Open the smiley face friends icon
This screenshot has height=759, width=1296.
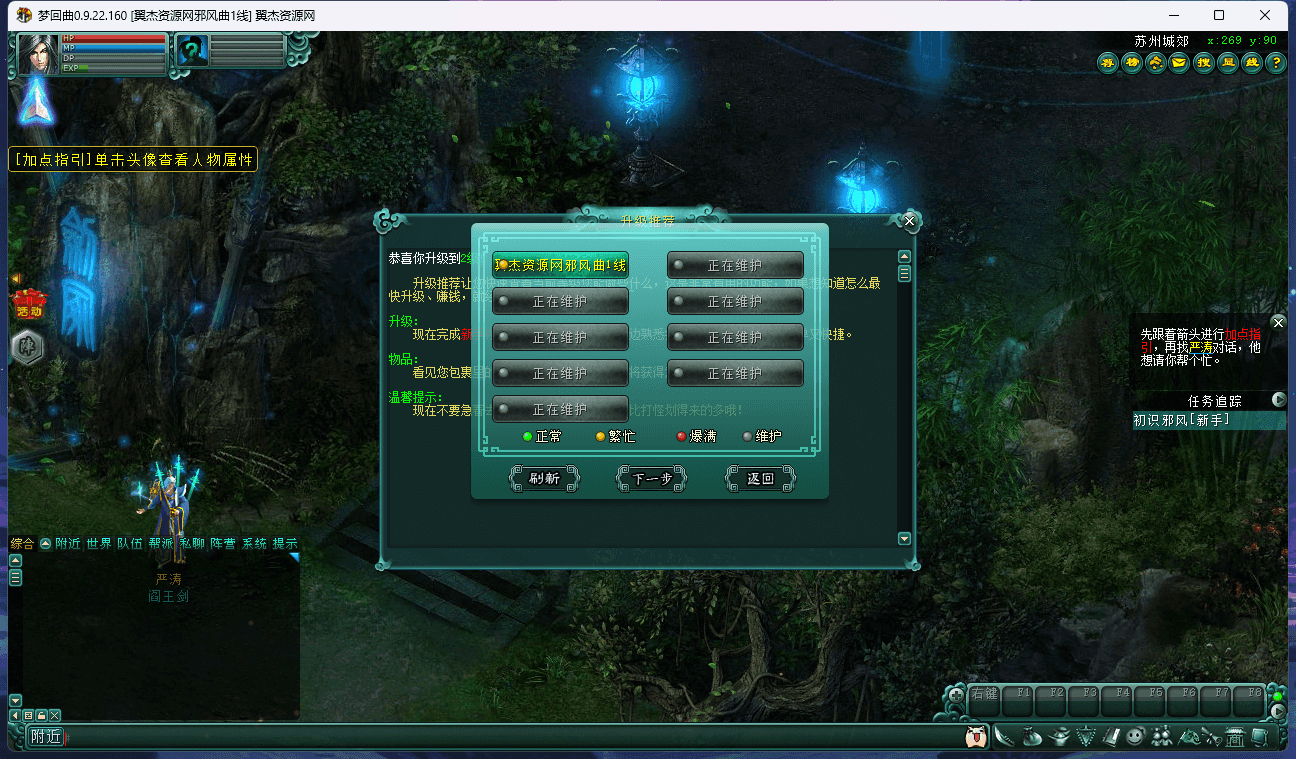(1134, 737)
